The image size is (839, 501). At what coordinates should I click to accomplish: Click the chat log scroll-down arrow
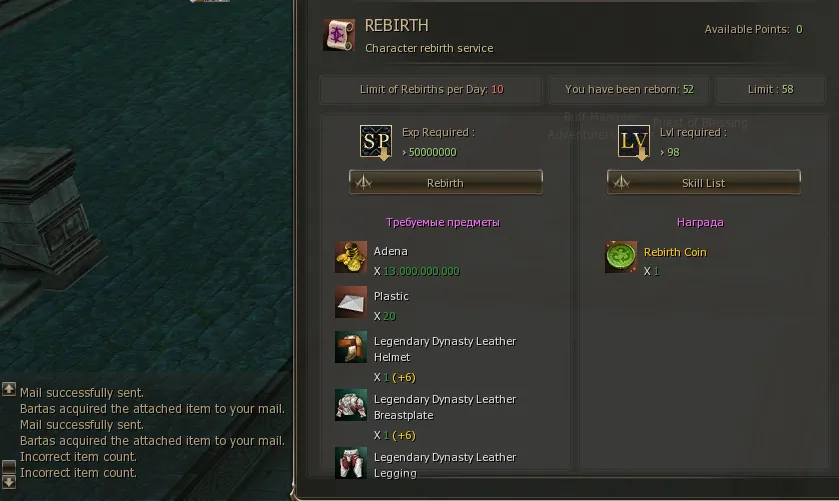[x=9, y=481]
